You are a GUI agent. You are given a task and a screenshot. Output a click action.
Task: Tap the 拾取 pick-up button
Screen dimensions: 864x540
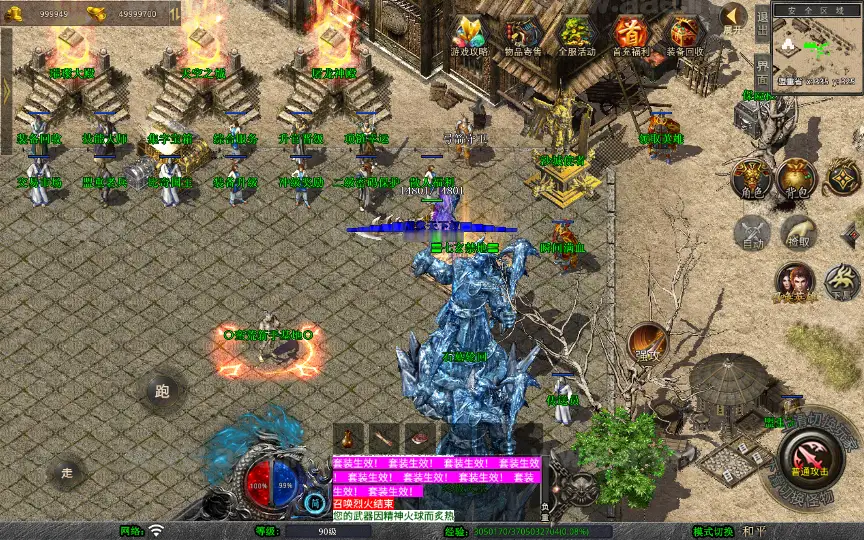coord(797,233)
